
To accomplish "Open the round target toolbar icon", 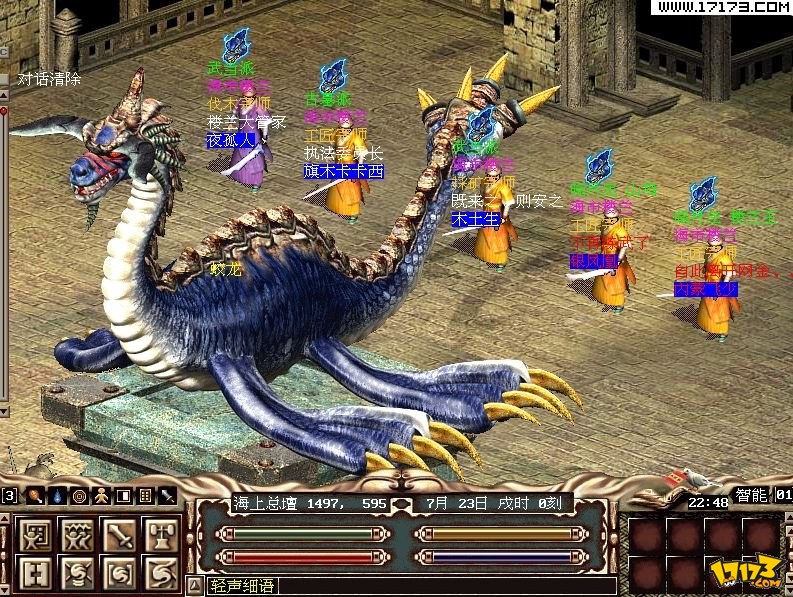I will pos(79,495).
